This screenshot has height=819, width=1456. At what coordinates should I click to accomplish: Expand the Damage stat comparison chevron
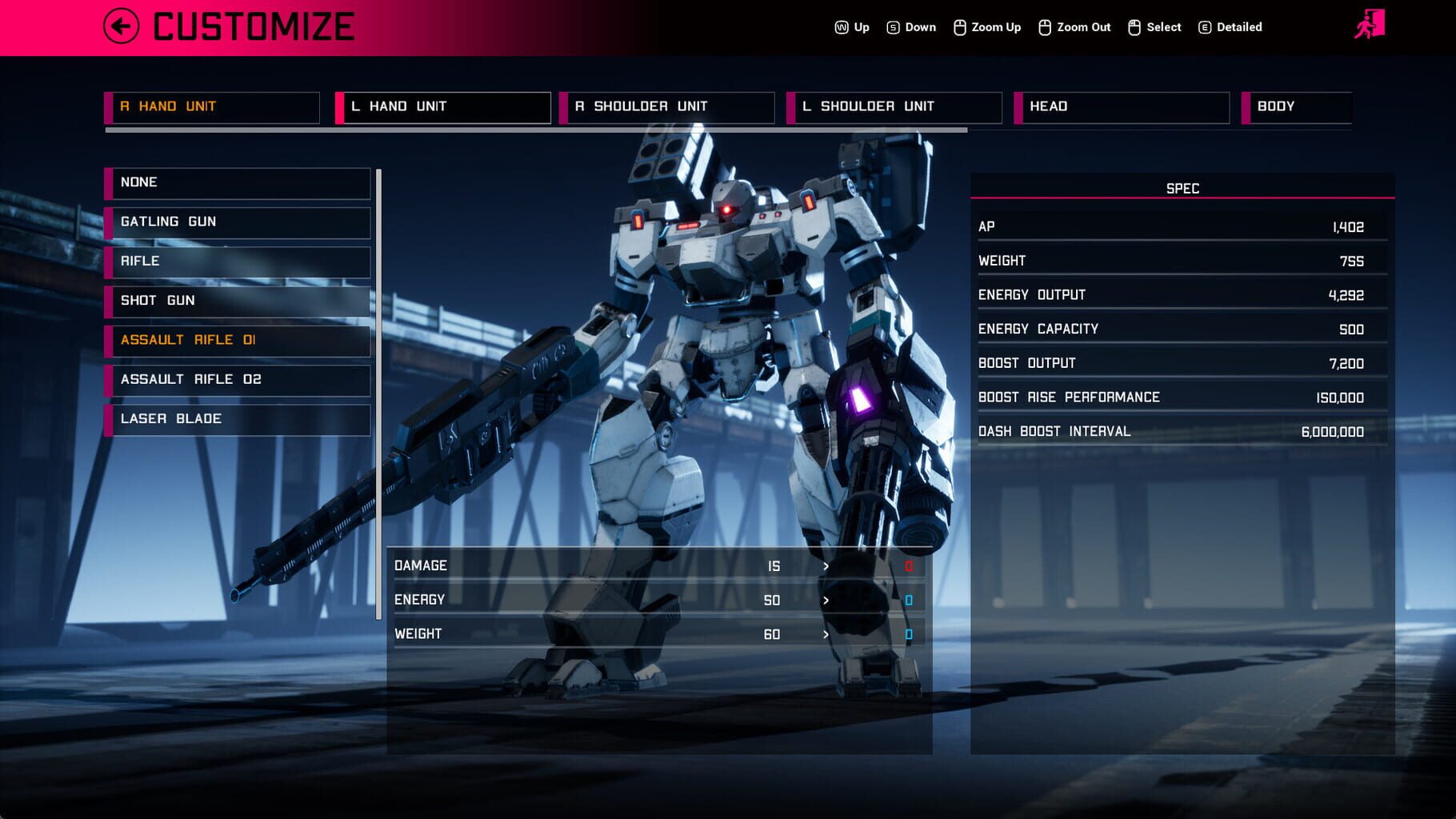click(x=826, y=566)
